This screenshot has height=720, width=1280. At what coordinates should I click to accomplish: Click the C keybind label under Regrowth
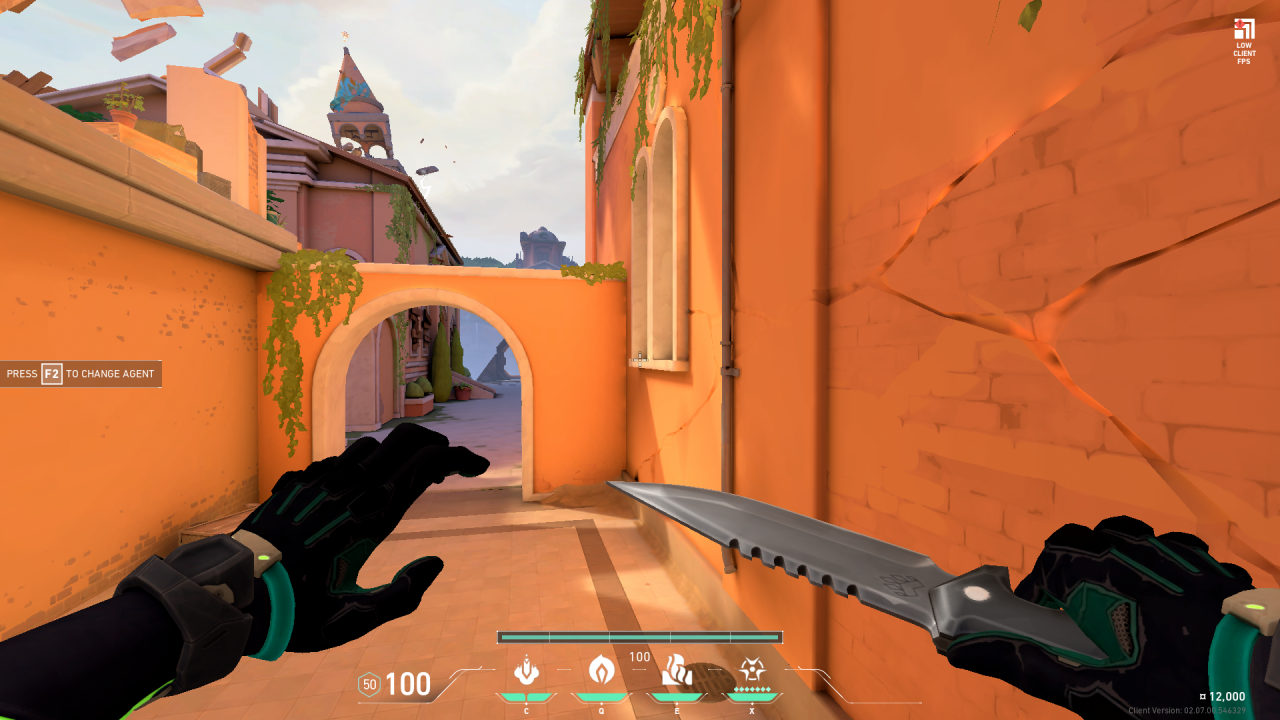527,708
